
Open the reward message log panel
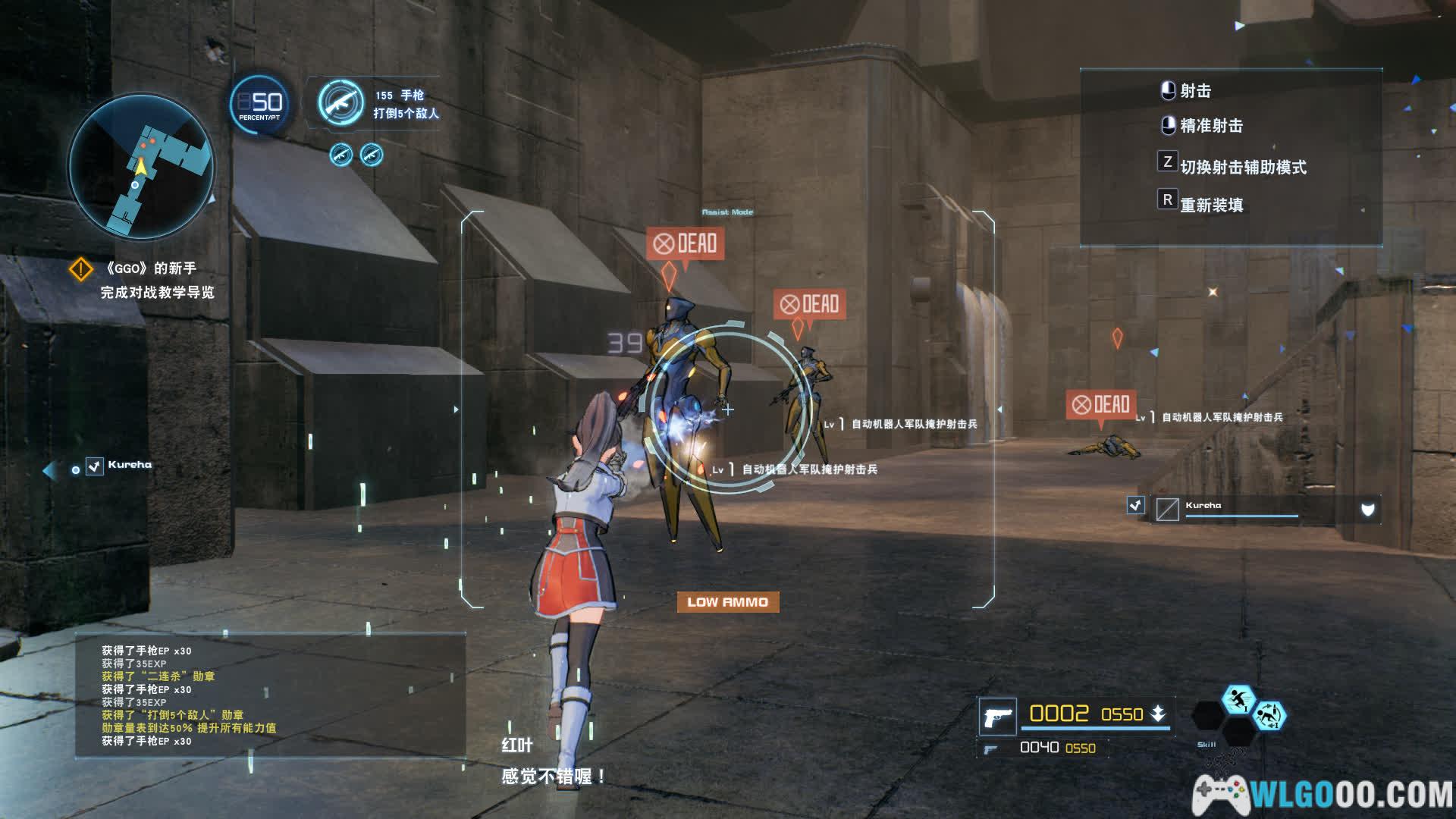tap(270, 695)
